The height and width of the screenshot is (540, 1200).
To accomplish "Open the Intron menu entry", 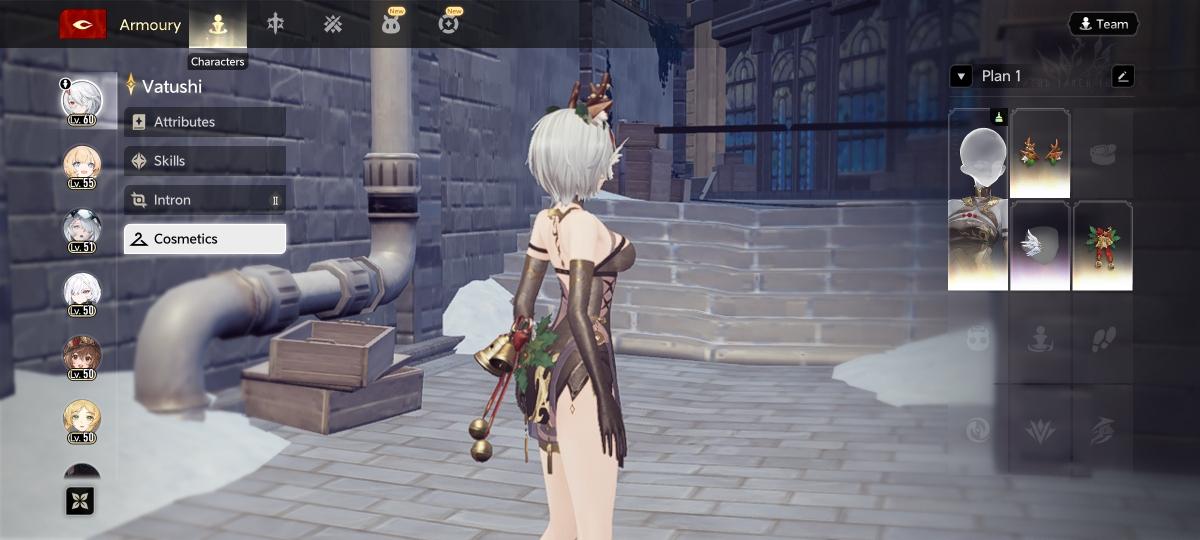I will click(x=205, y=200).
